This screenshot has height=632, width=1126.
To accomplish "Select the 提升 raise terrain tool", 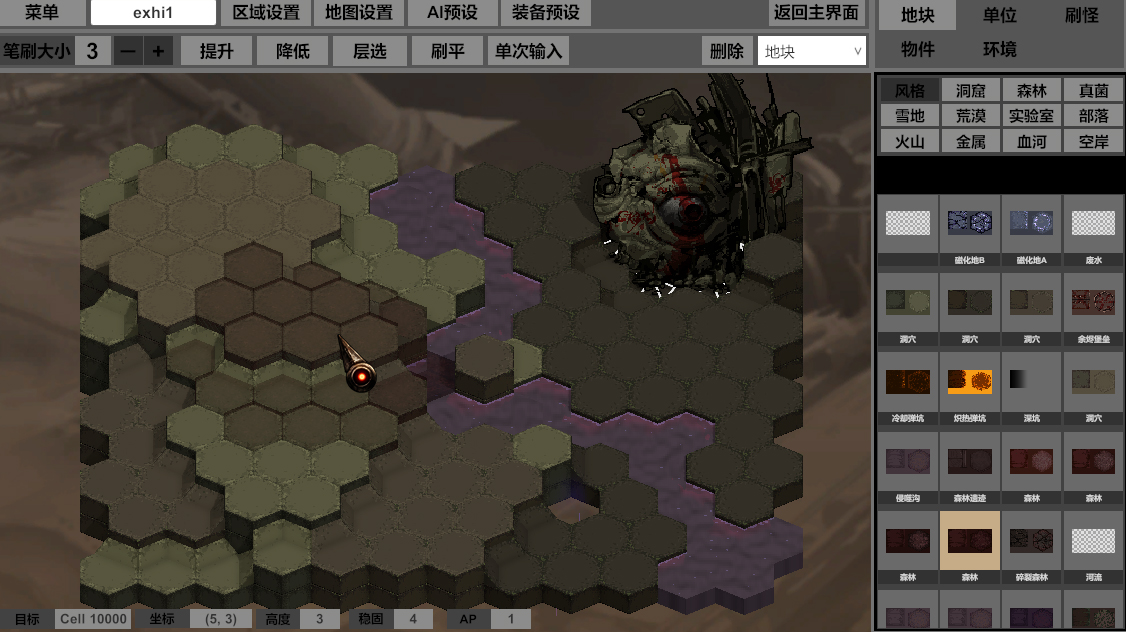I will tap(217, 51).
